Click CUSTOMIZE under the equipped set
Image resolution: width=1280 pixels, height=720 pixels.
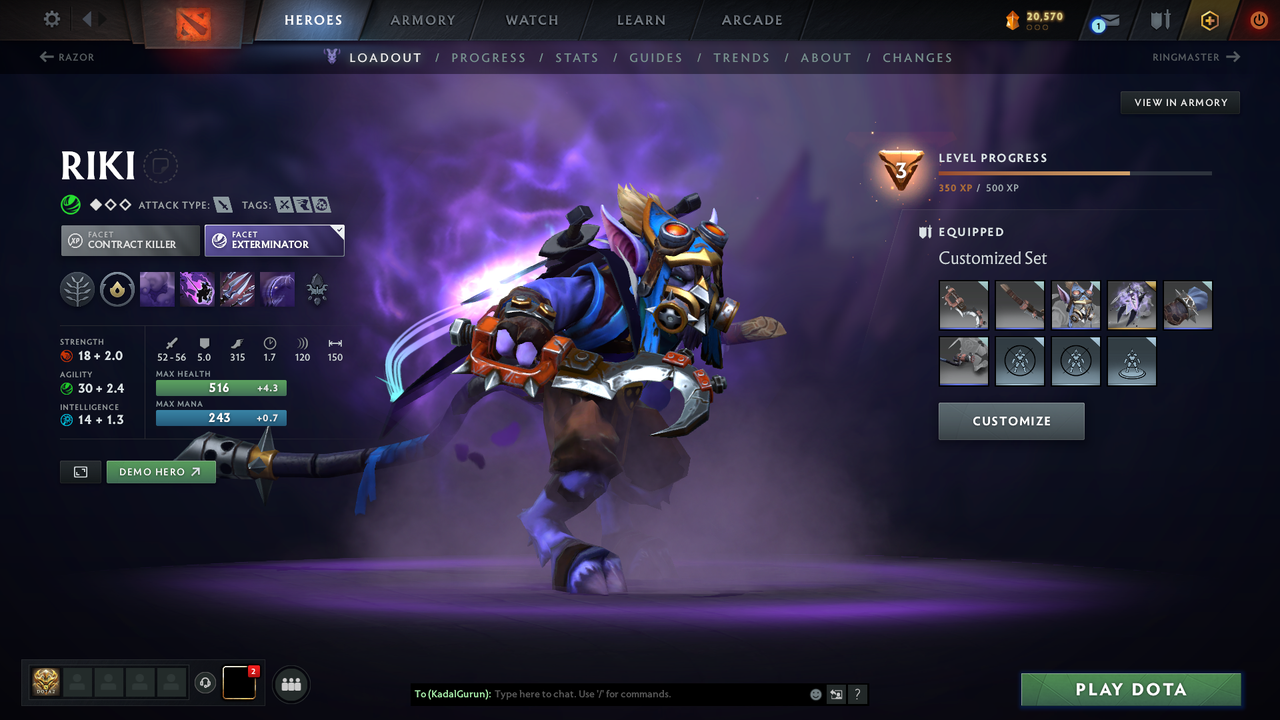tap(1011, 421)
